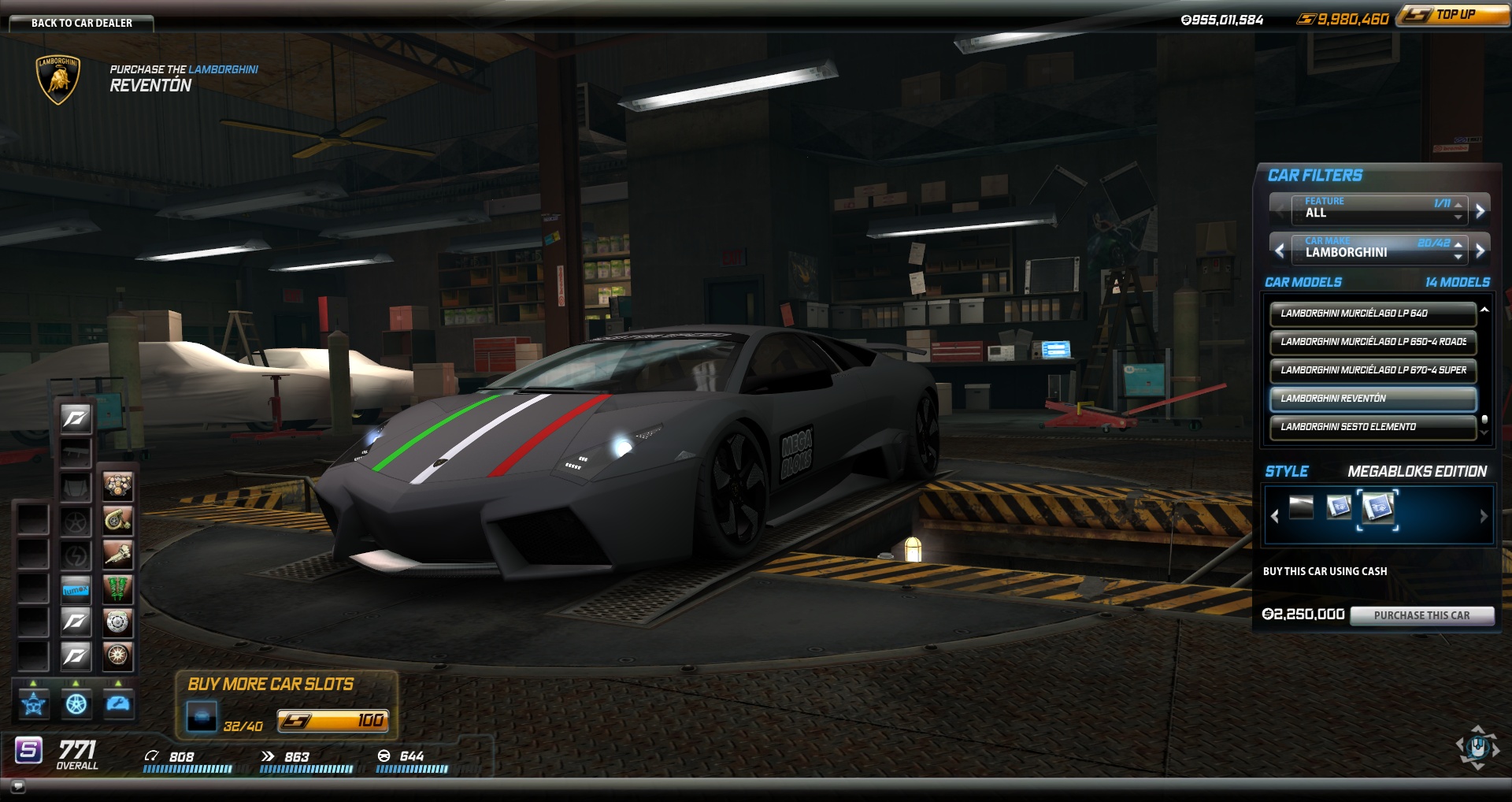
Task: Advance to next Feature filter
Action: click(x=1480, y=210)
